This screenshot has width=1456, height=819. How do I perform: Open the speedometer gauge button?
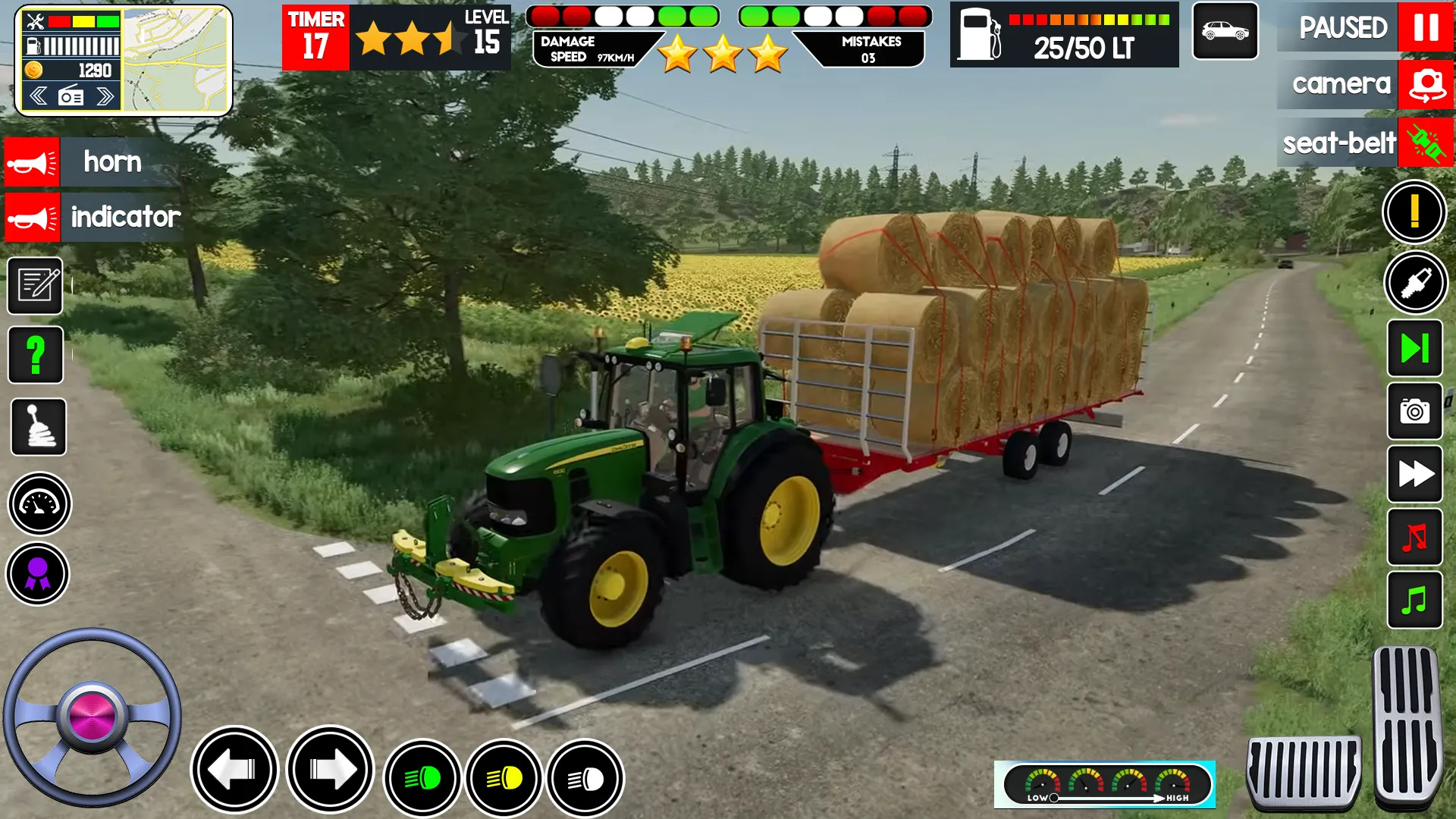[x=39, y=504]
